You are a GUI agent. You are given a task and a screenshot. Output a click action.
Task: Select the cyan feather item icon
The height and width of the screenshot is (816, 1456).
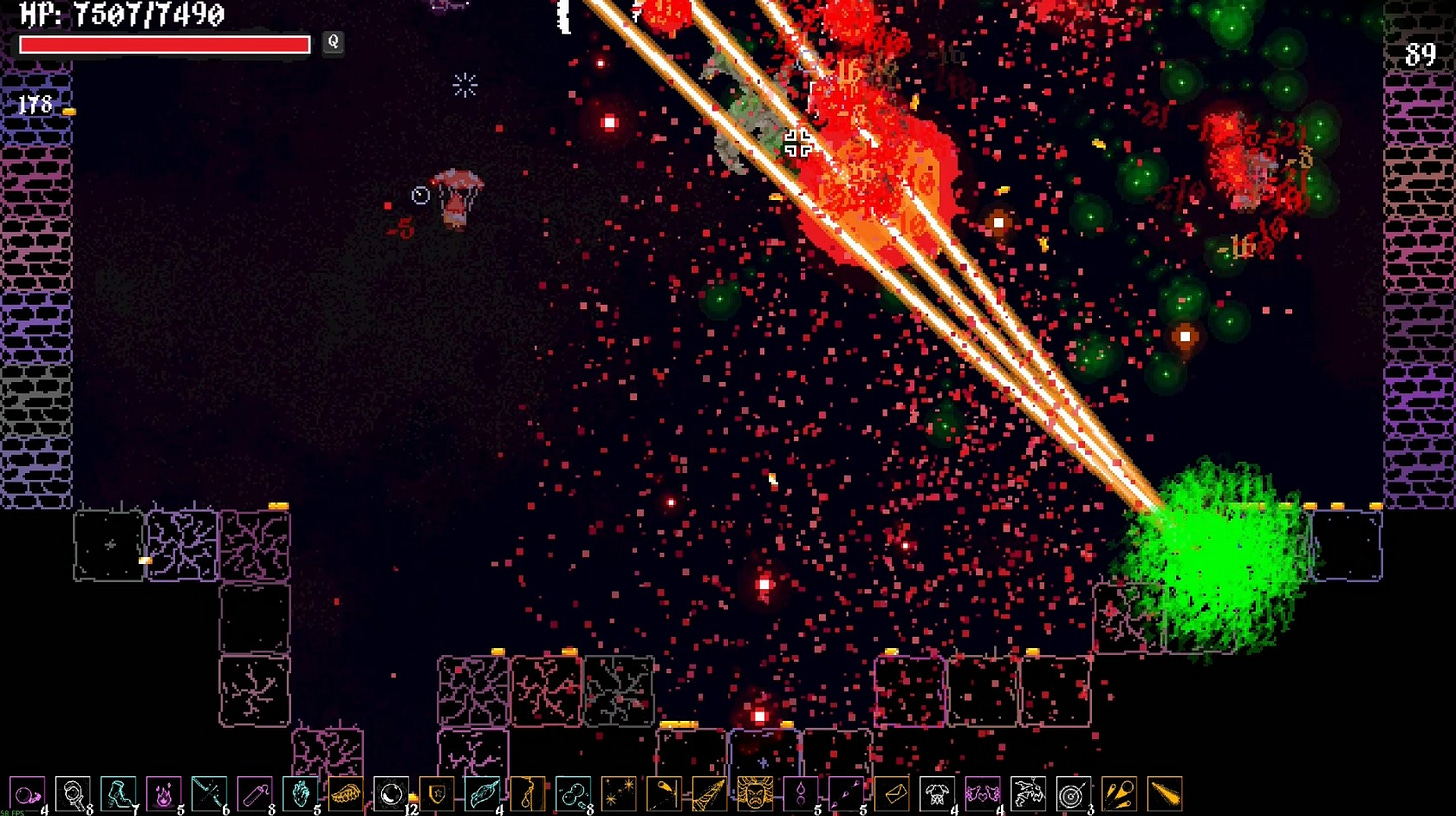pos(482,794)
